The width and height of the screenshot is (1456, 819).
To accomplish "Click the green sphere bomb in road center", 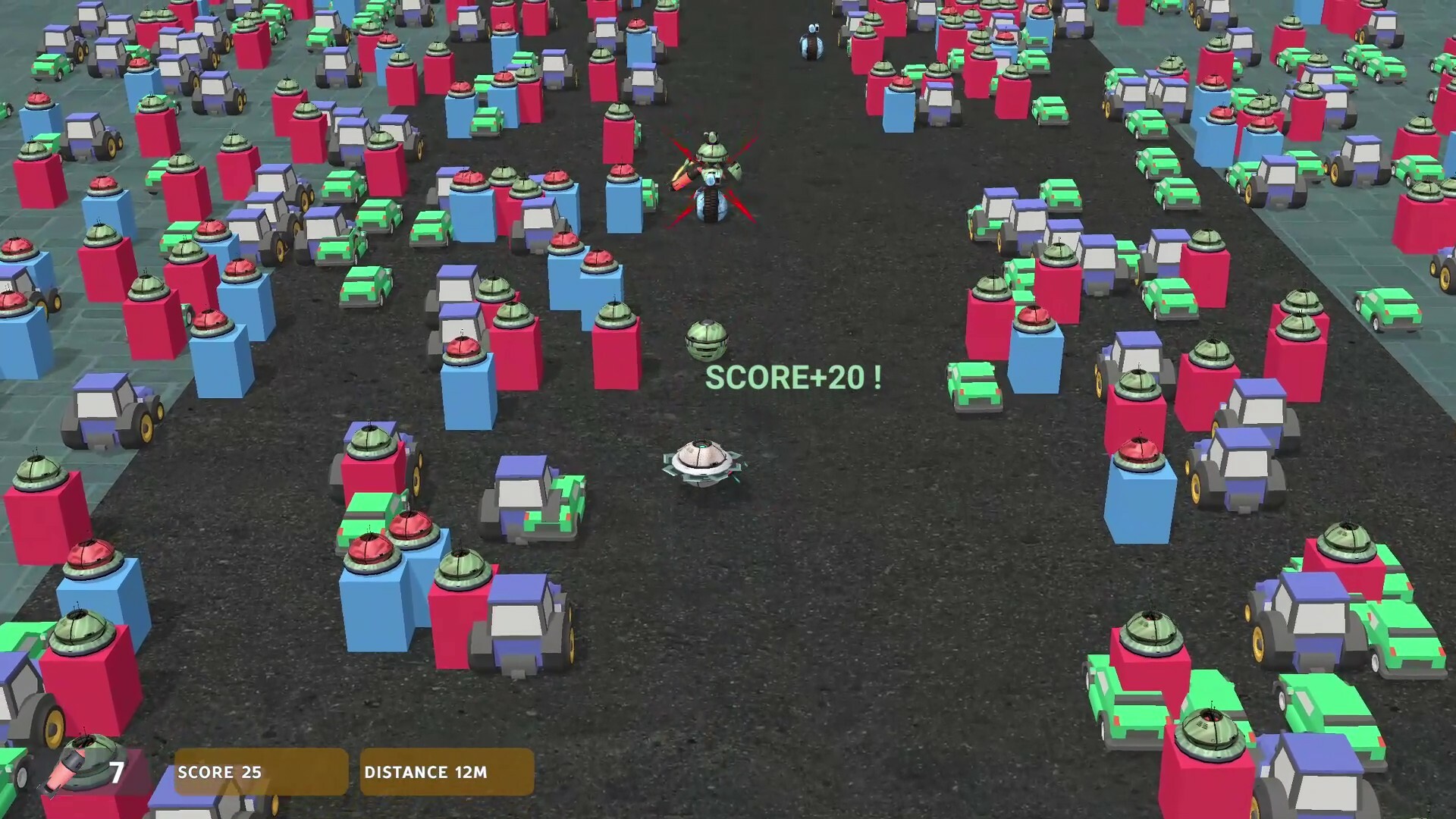I will coord(707,339).
